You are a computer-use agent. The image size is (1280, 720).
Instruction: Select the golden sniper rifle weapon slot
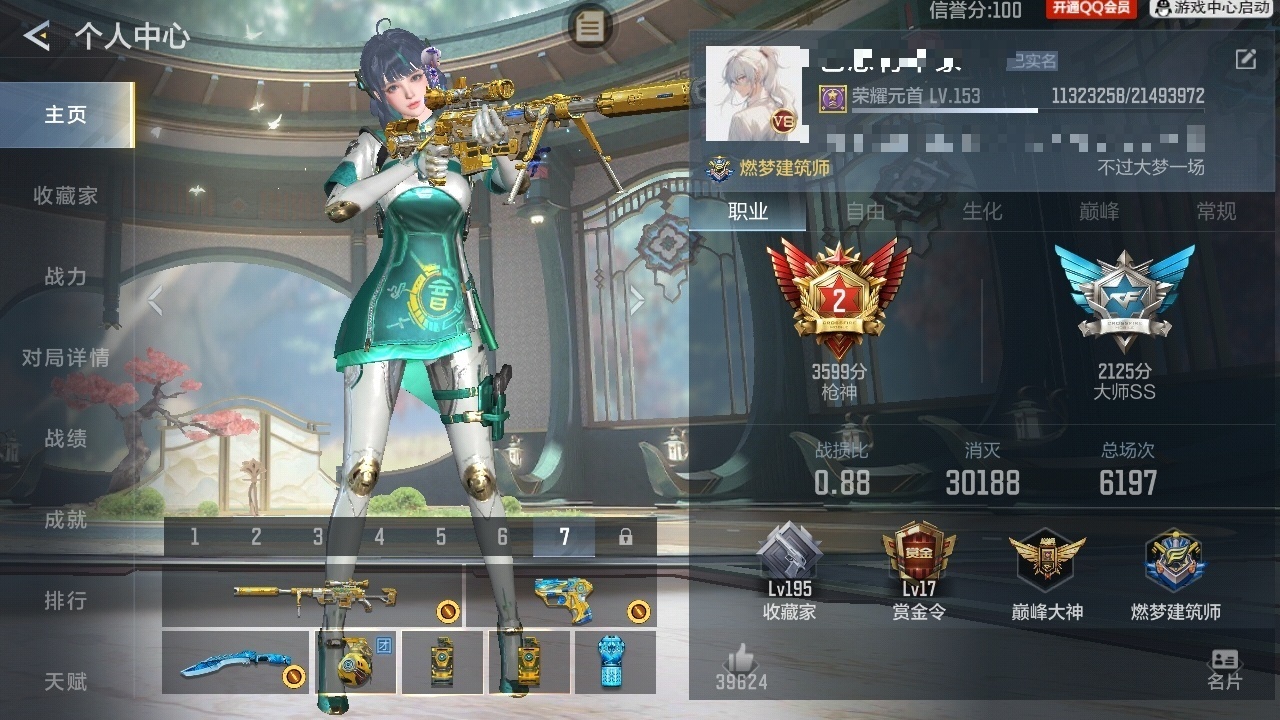click(313, 598)
